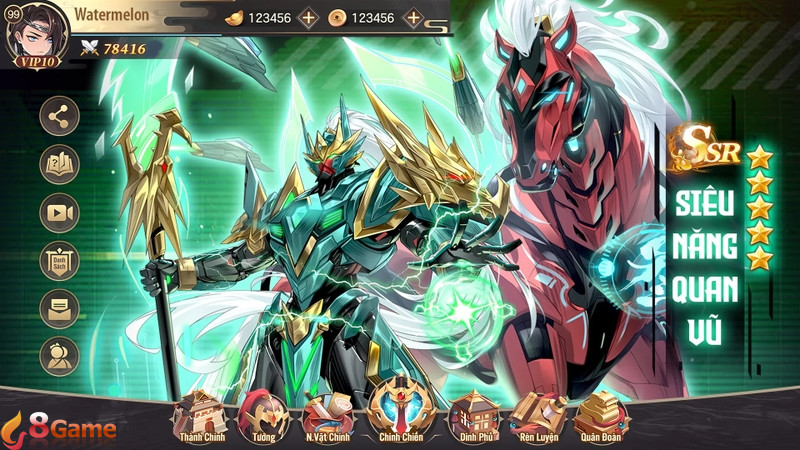Viewport: 800px width, 450px height.
Task: Select Rèn Luyện training
Action: pyautogui.click(x=538, y=416)
